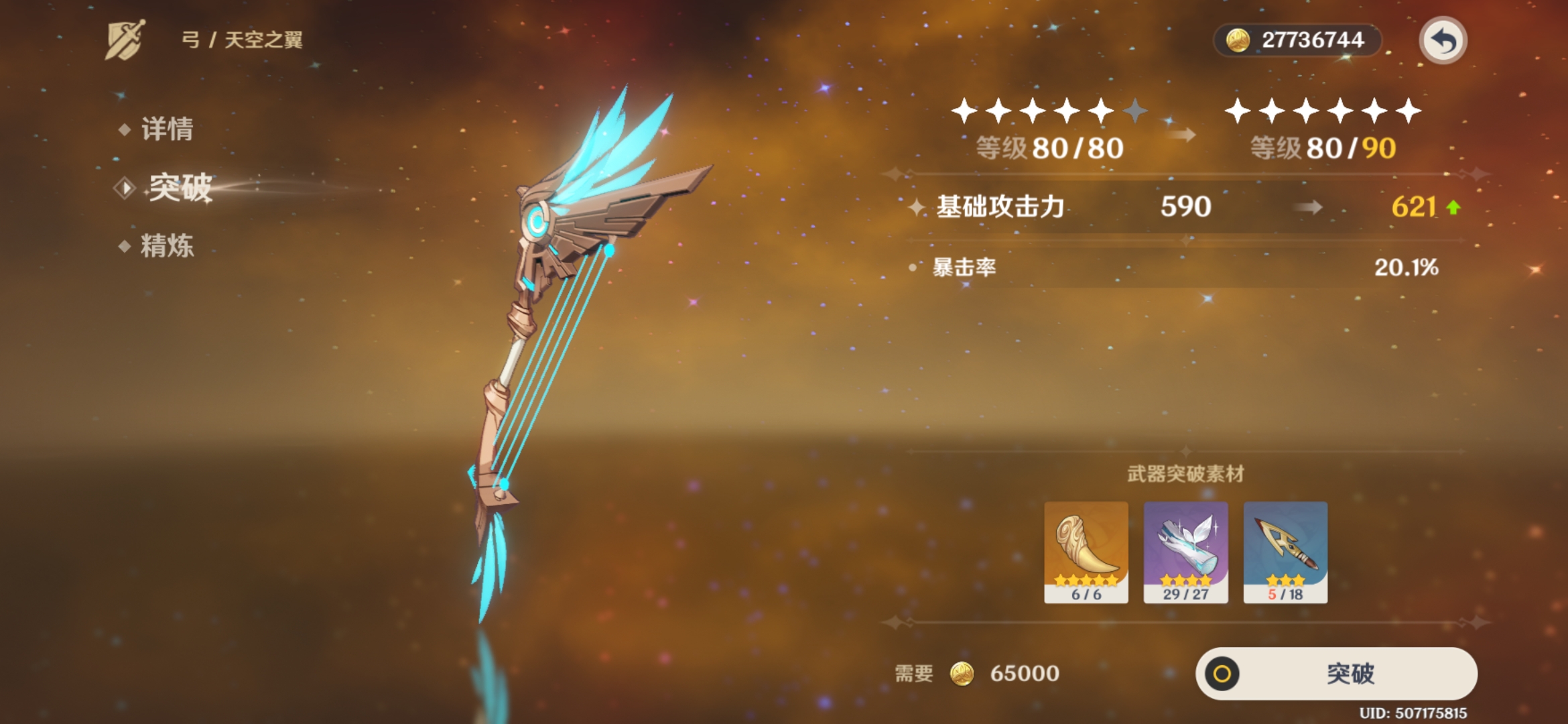This screenshot has width=1568, height=724.
Task: Choose the arrowhead material showing 5/18
Action: (x=1285, y=552)
